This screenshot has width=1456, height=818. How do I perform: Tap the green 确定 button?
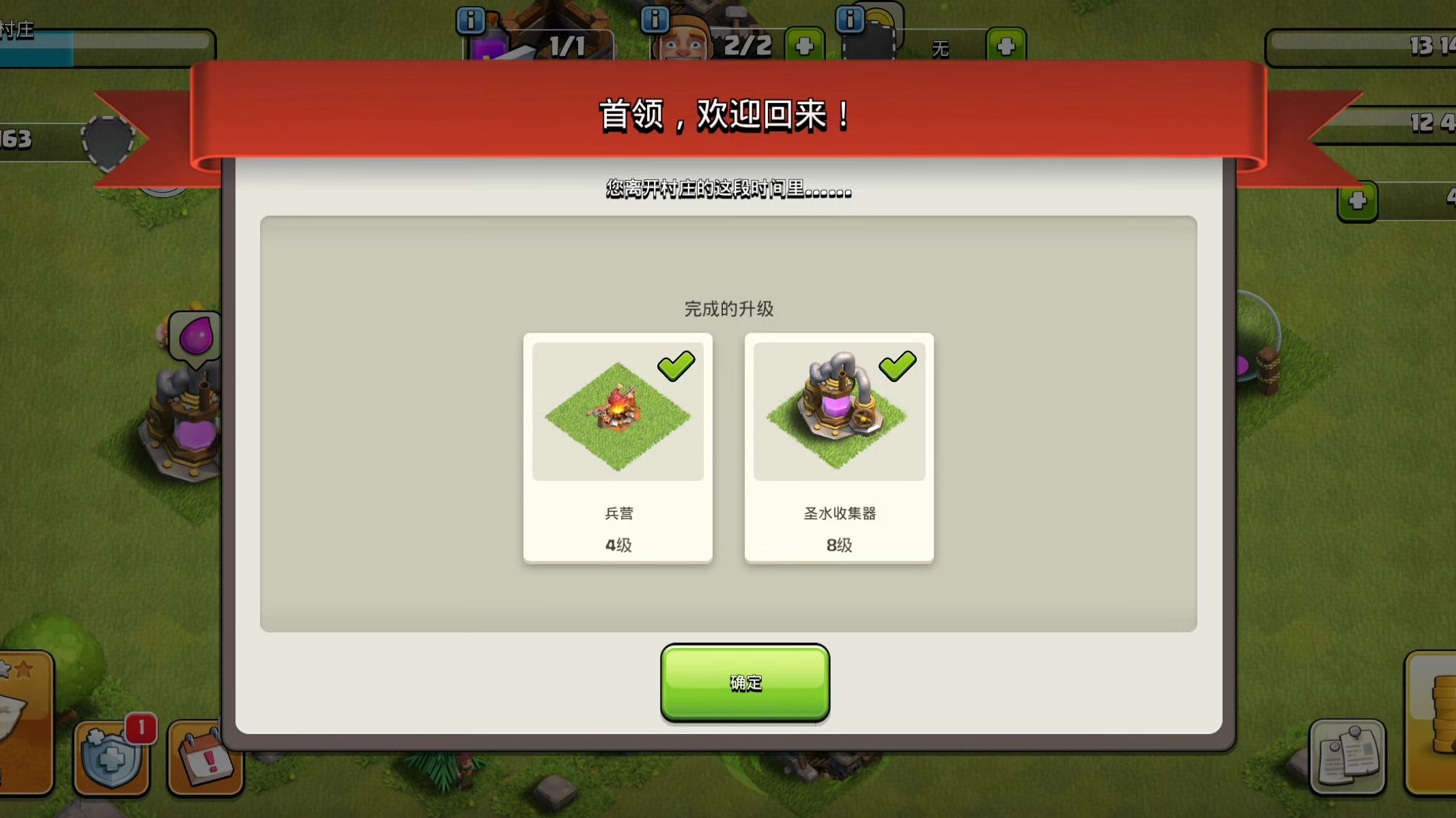pos(745,682)
